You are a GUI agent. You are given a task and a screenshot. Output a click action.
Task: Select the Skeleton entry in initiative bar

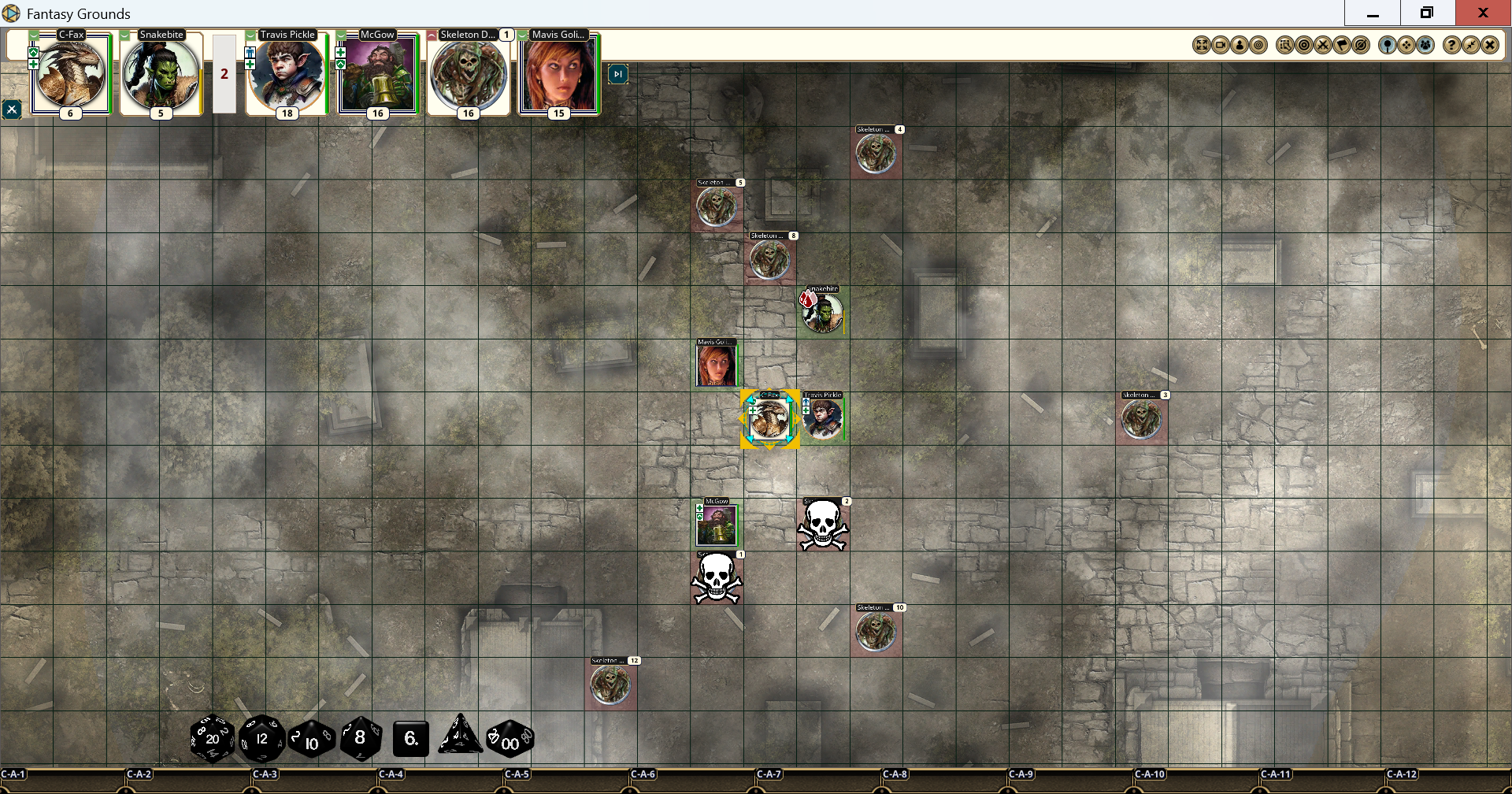469,74
